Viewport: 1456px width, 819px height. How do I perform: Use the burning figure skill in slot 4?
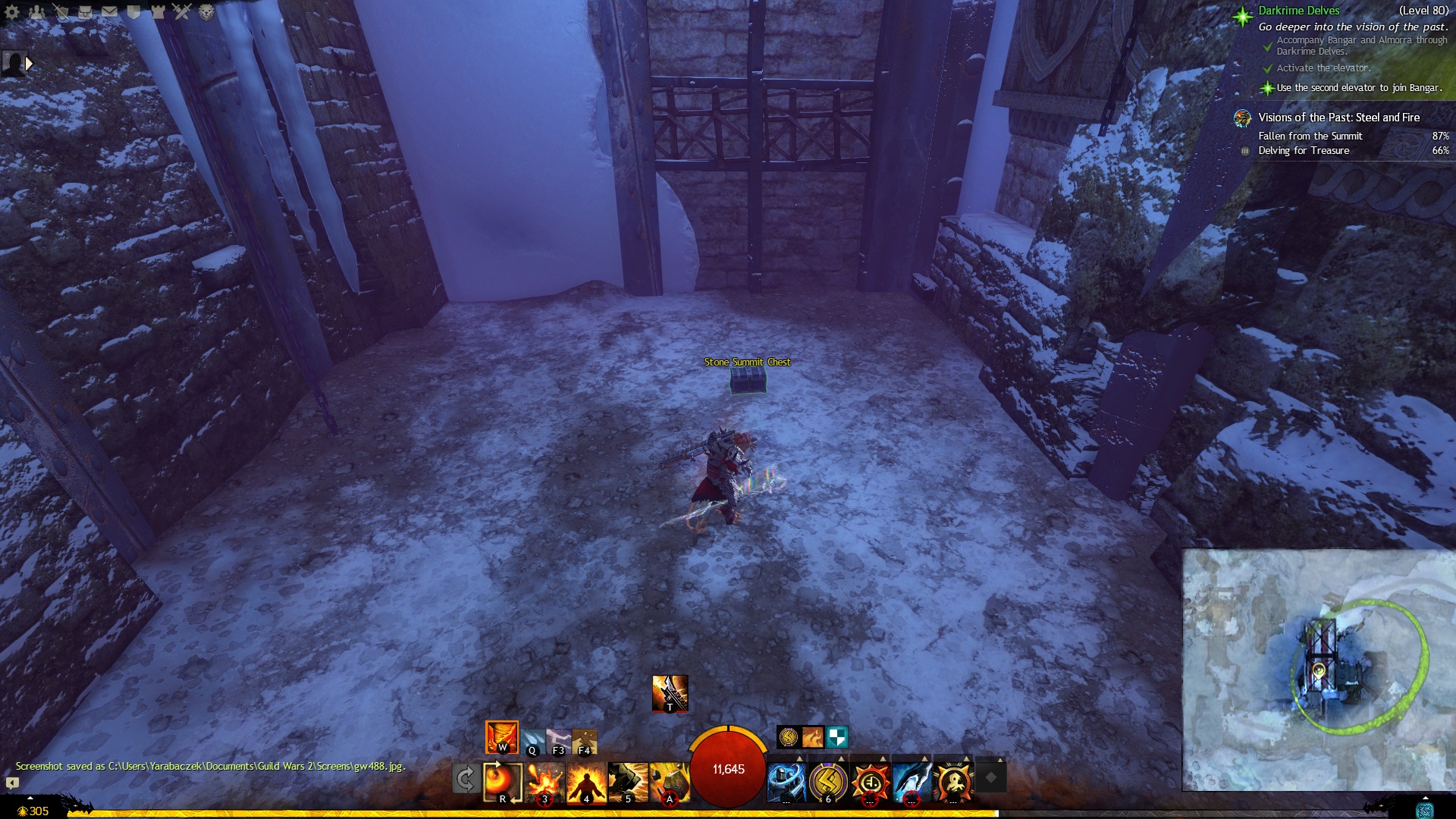(x=586, y=782)
